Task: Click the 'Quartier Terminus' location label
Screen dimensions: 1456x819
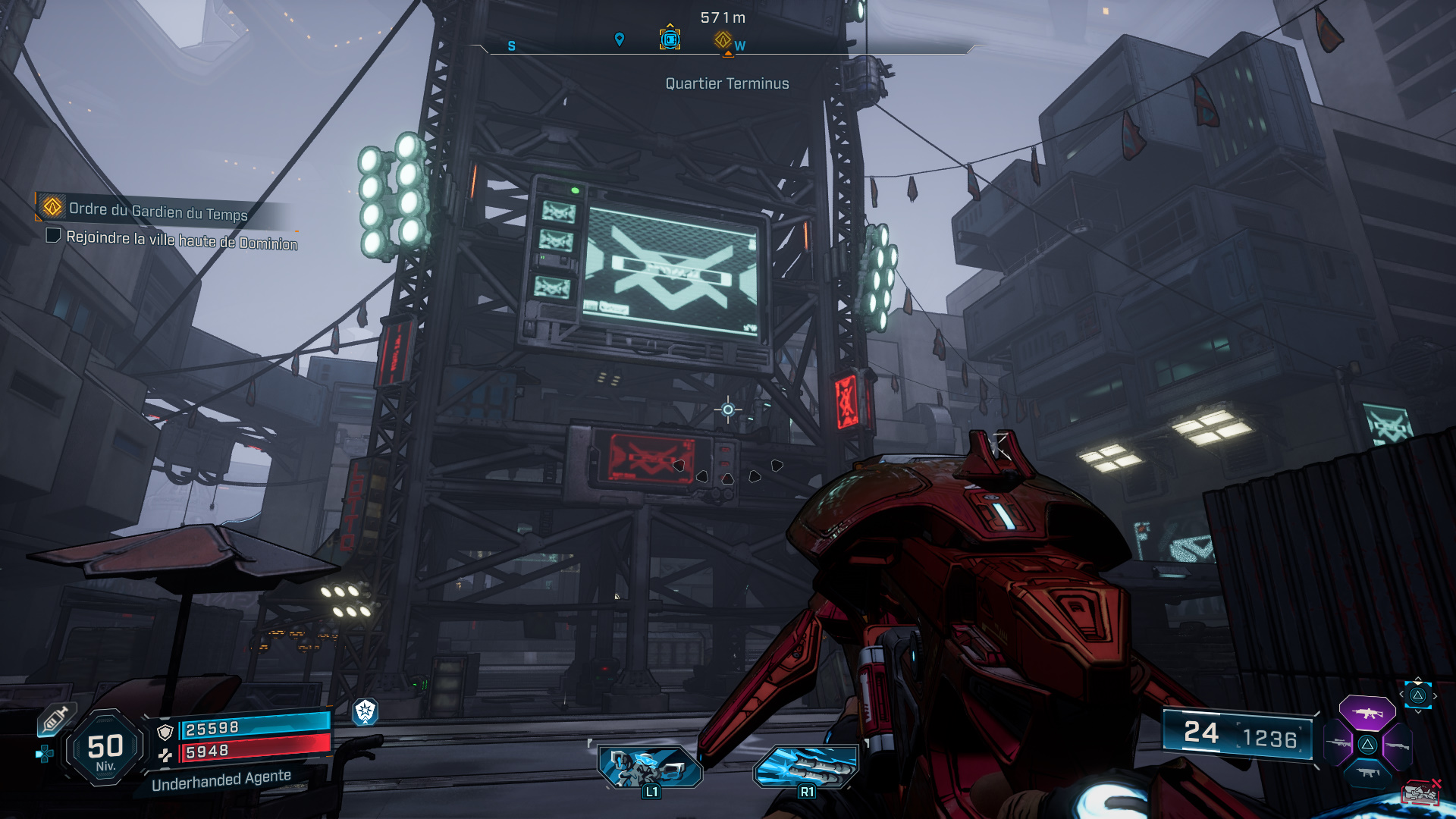Action: [726, 83]
